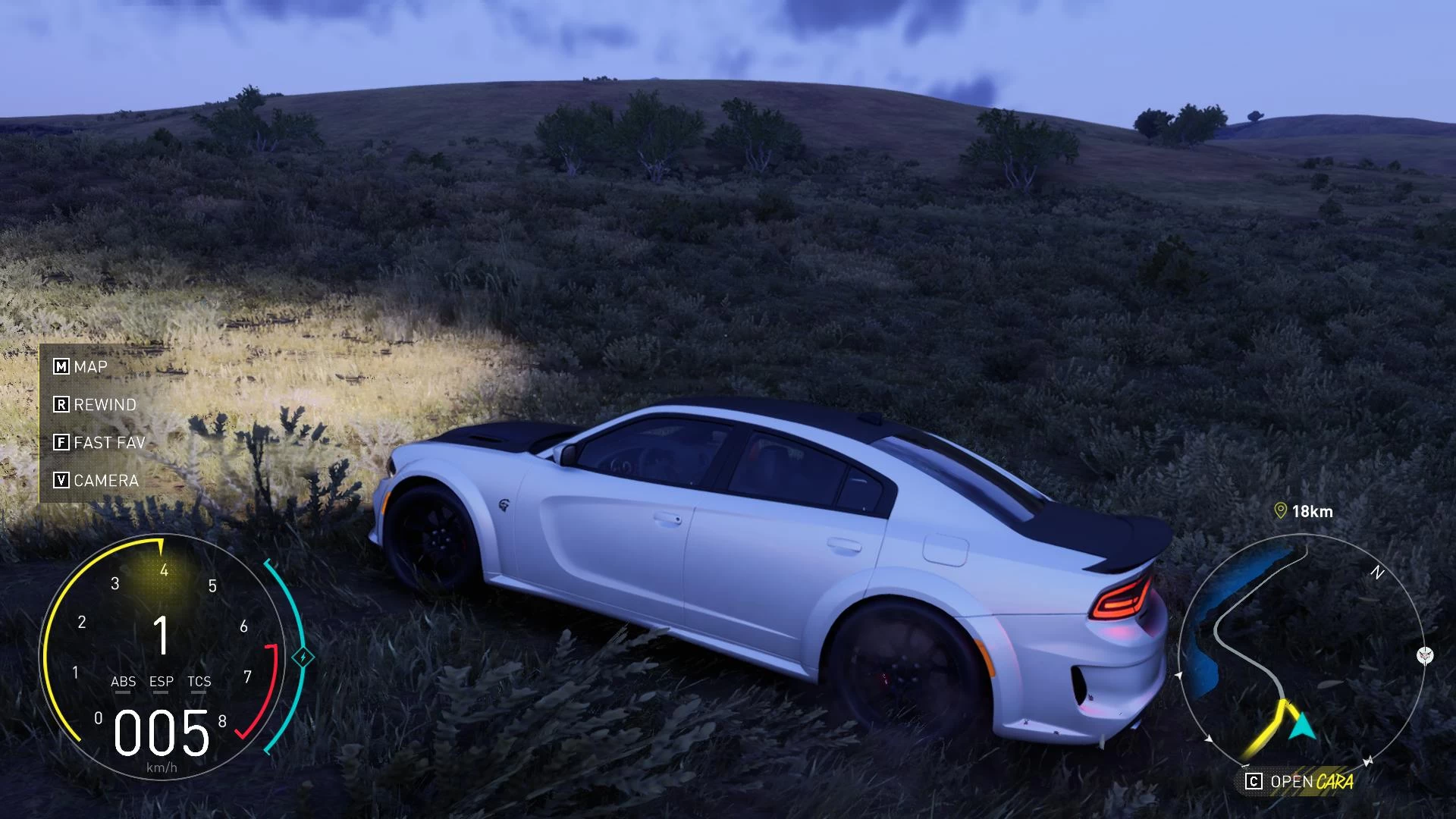Select the 18km waypoint distance marker
1456x819 pixels.
click(x=1304, y=512)
